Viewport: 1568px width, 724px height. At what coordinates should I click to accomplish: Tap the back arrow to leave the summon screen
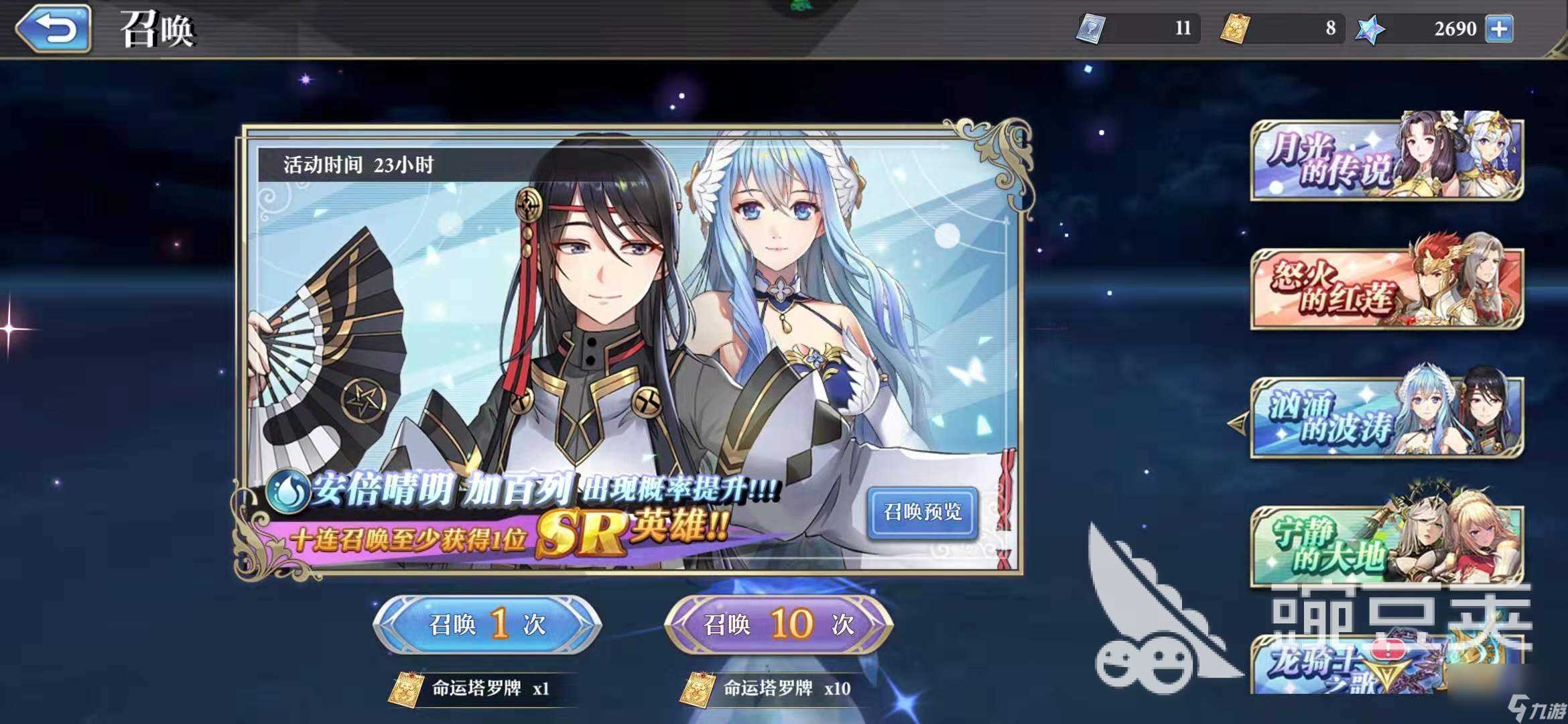point(54,28)
